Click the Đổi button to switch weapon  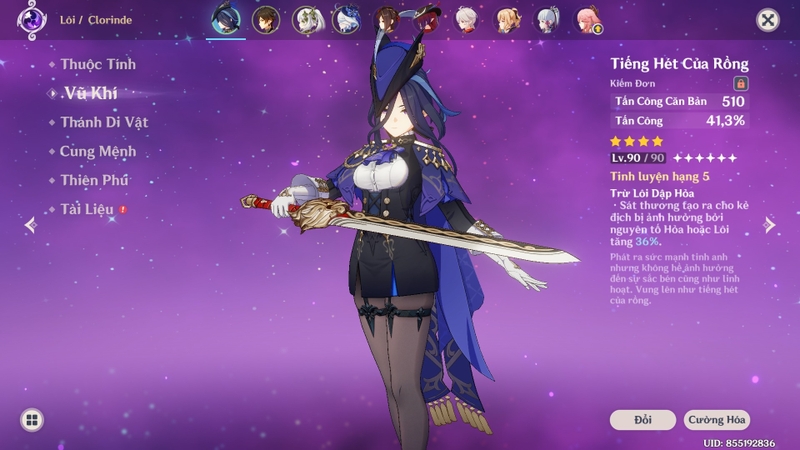642,420
